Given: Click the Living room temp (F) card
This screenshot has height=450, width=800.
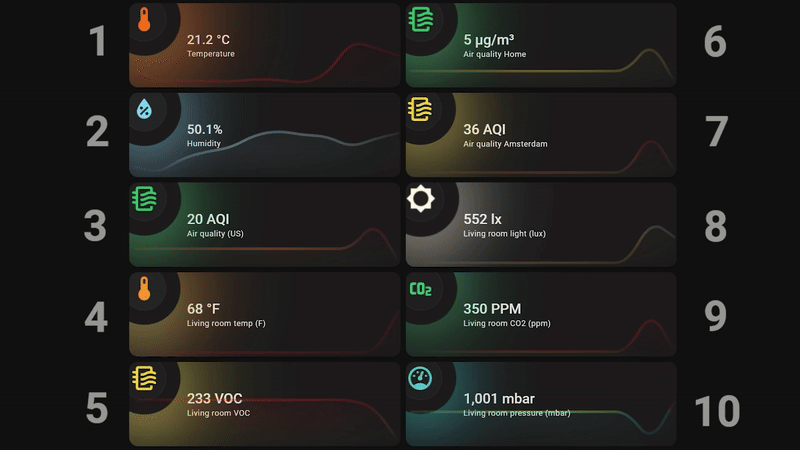Looking at the screenshot, I should coord(265,314).
